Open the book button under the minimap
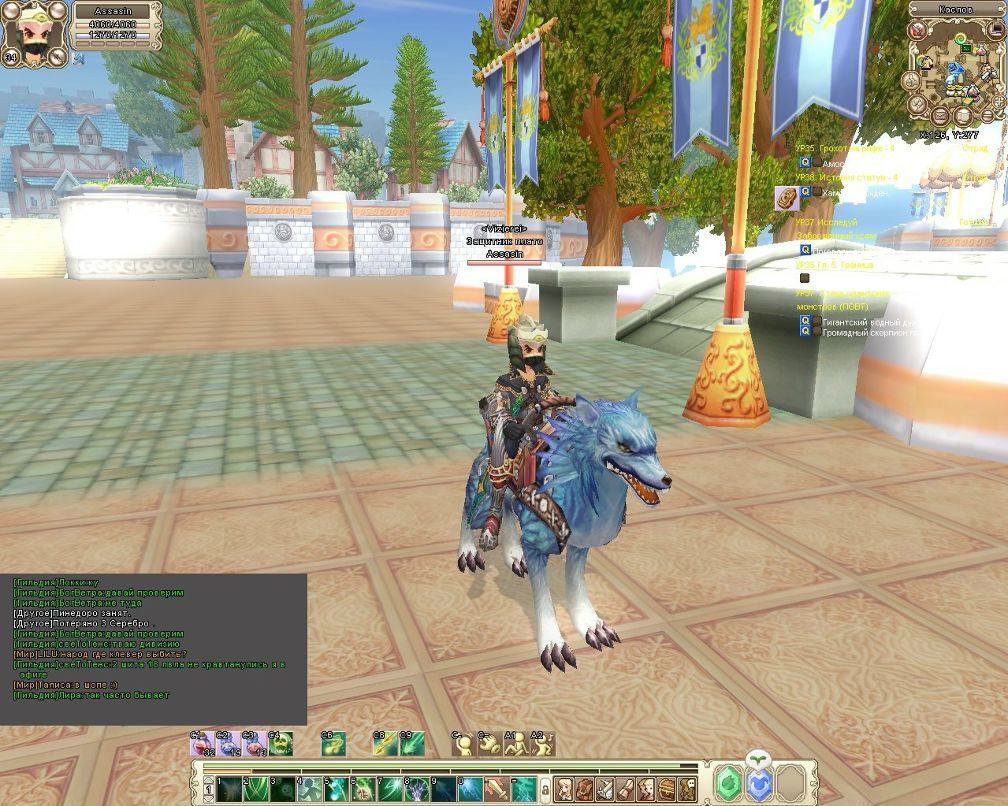Image resolution: width=1008 pixels, height=806 pixels. coord(963,116)
